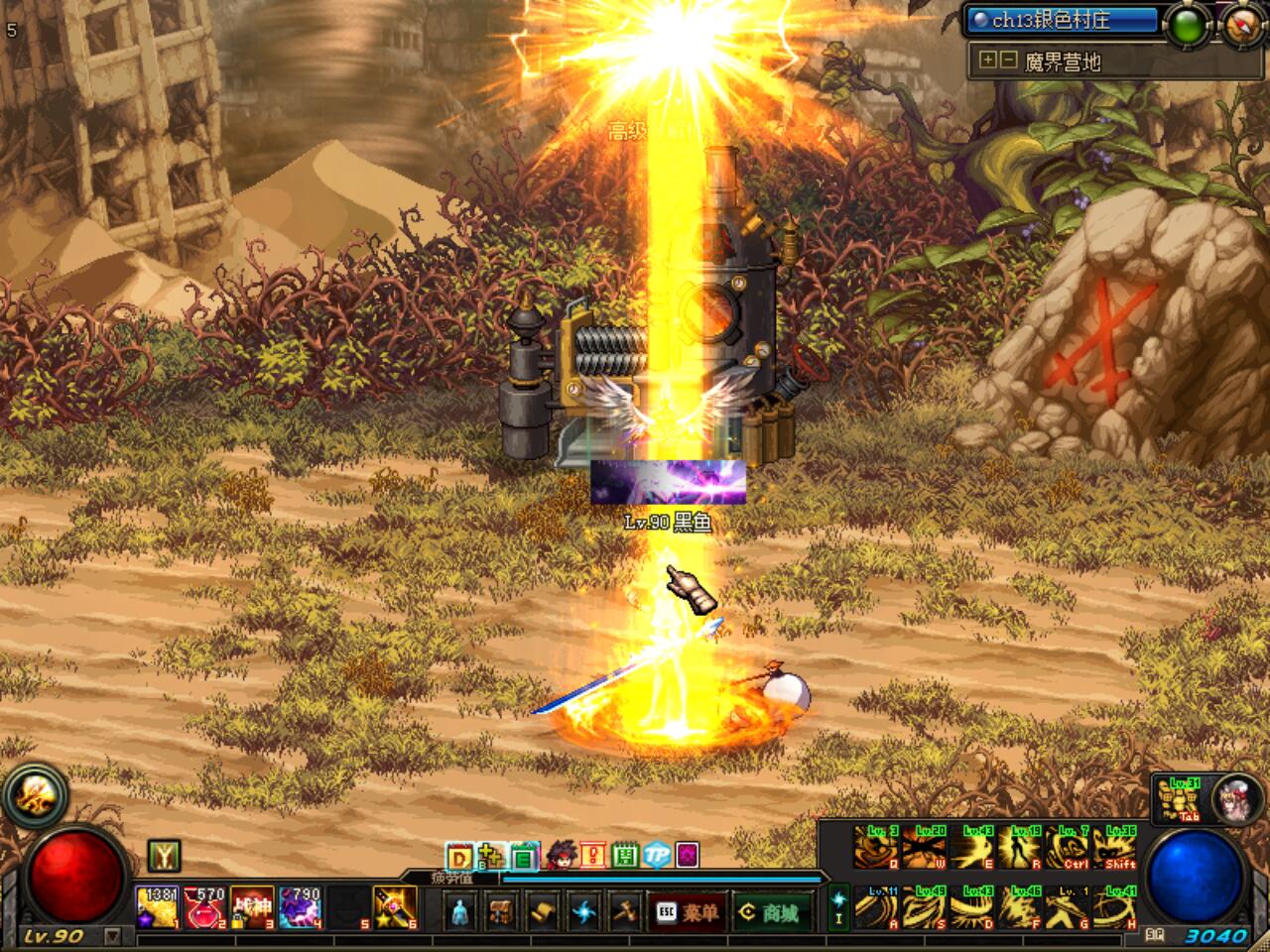Activate the Lv.20 skill on W
Viewport: 1270px width, 952px height.
pos(925,848)
